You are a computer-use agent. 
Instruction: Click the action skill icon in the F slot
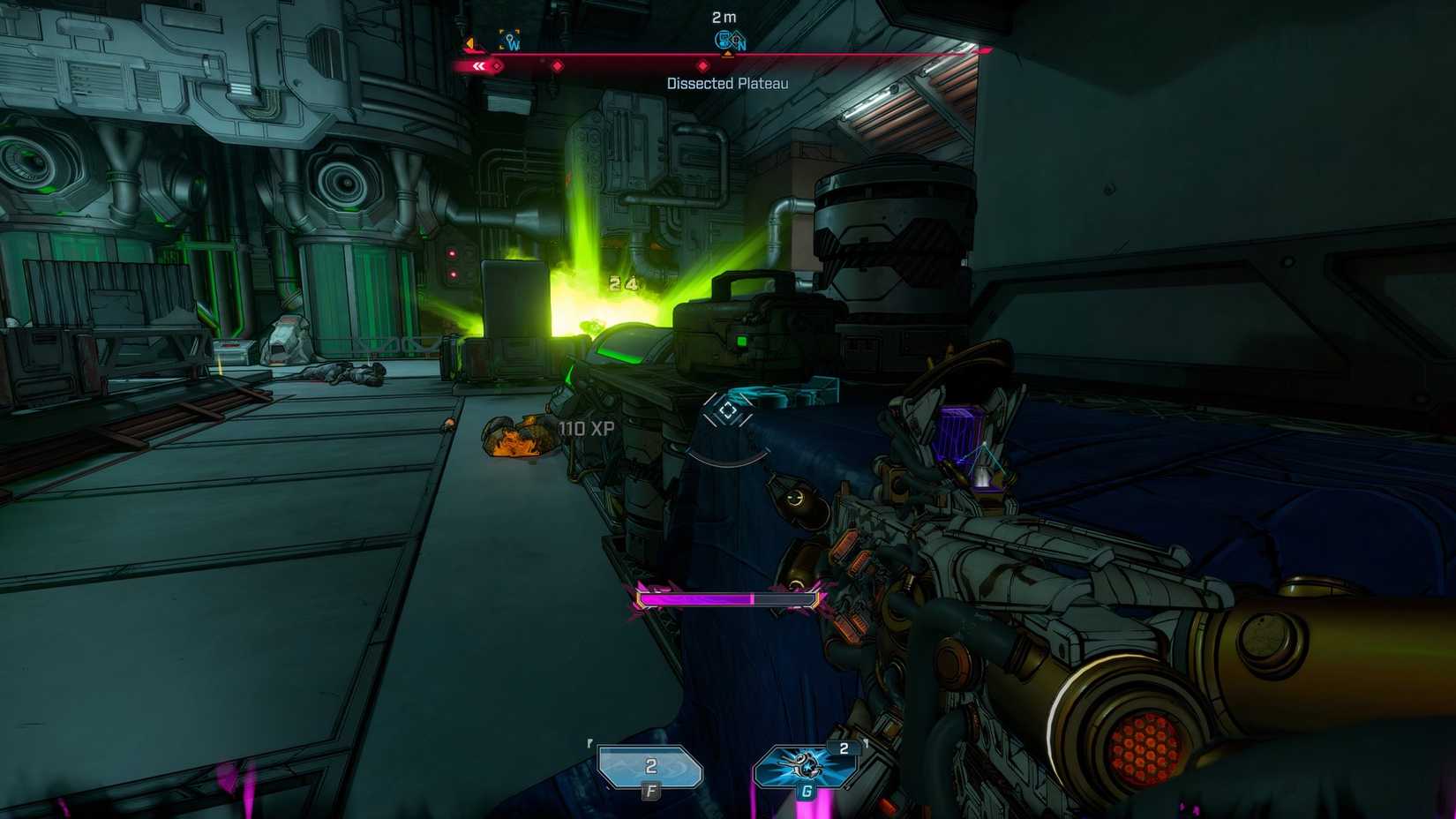tap(650, 766)
